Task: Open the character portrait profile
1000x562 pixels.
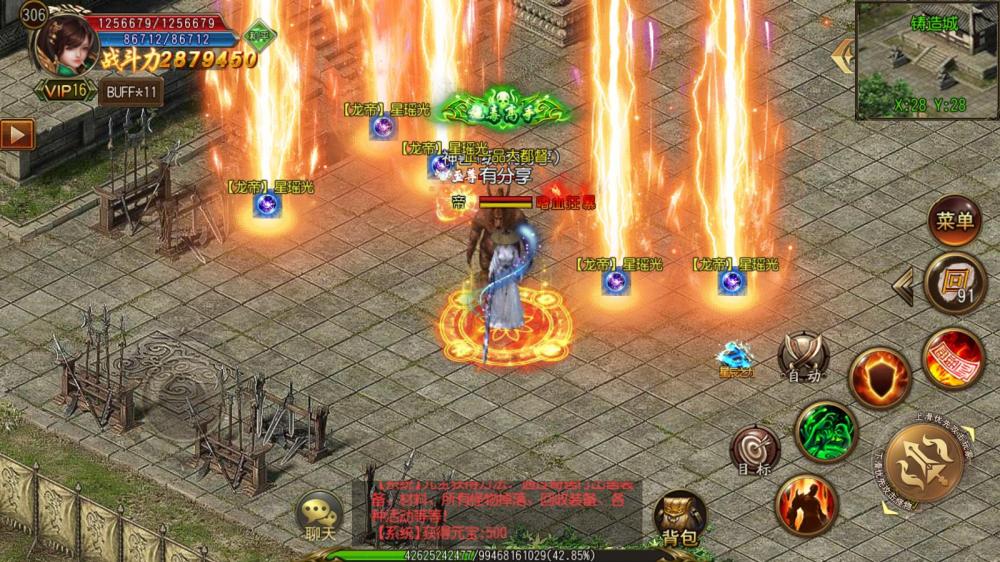Action: [x=62, y=42]
